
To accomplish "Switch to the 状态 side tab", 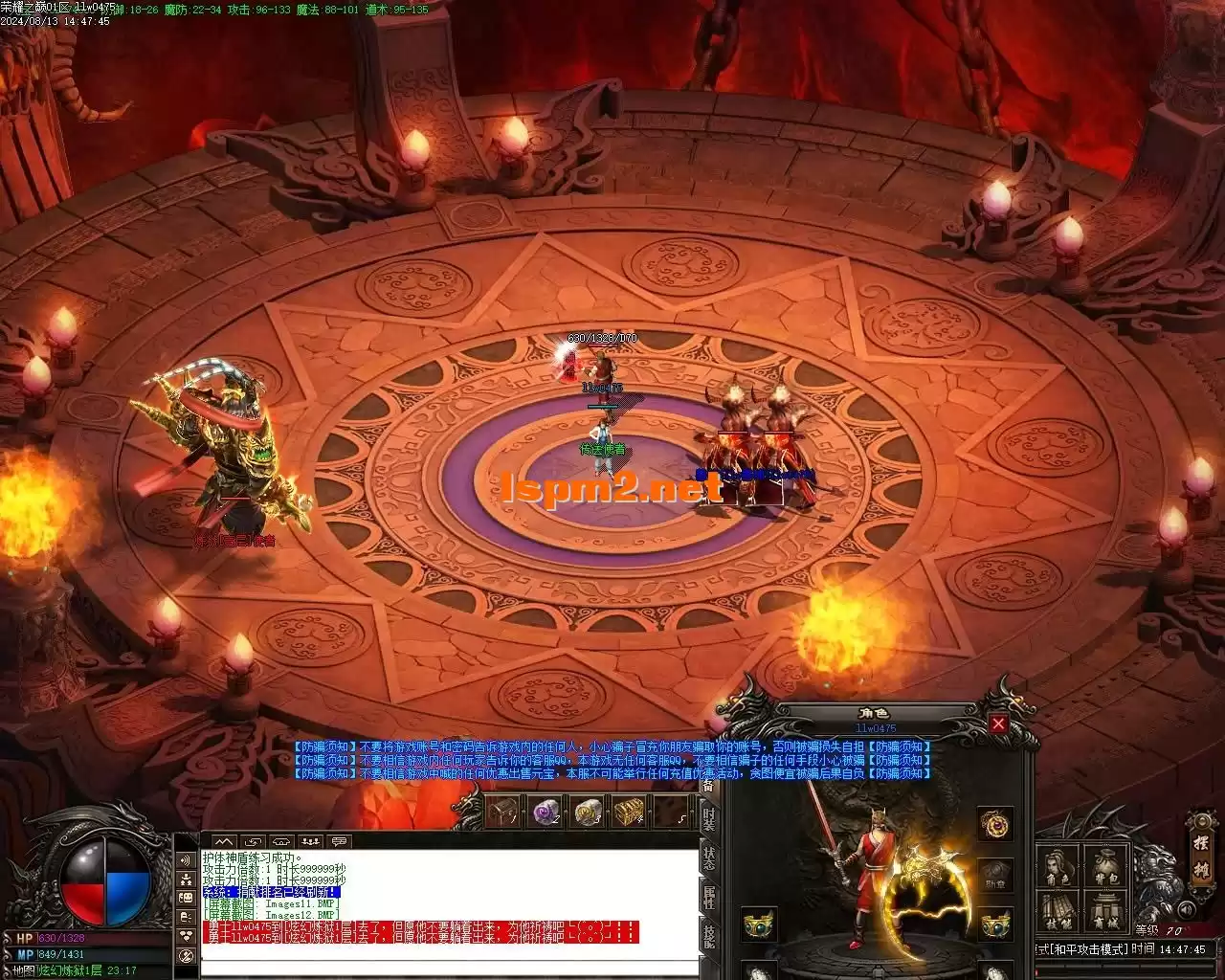I will (x=708, y=857).
